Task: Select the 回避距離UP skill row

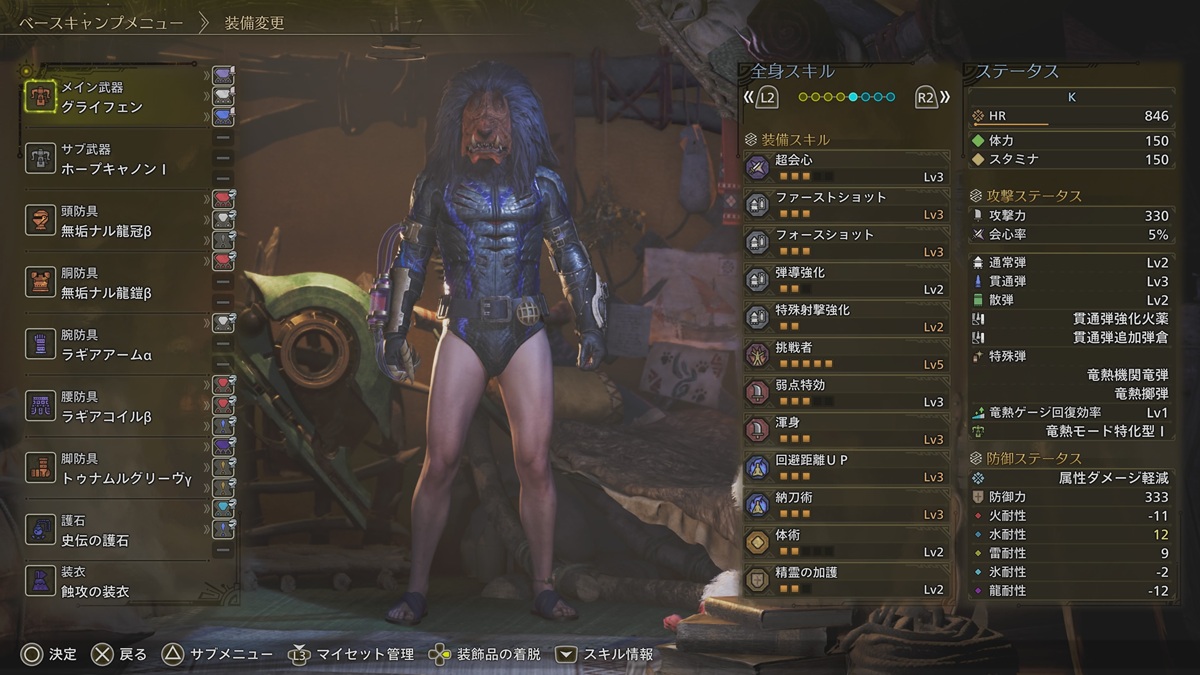Action: 846,468
